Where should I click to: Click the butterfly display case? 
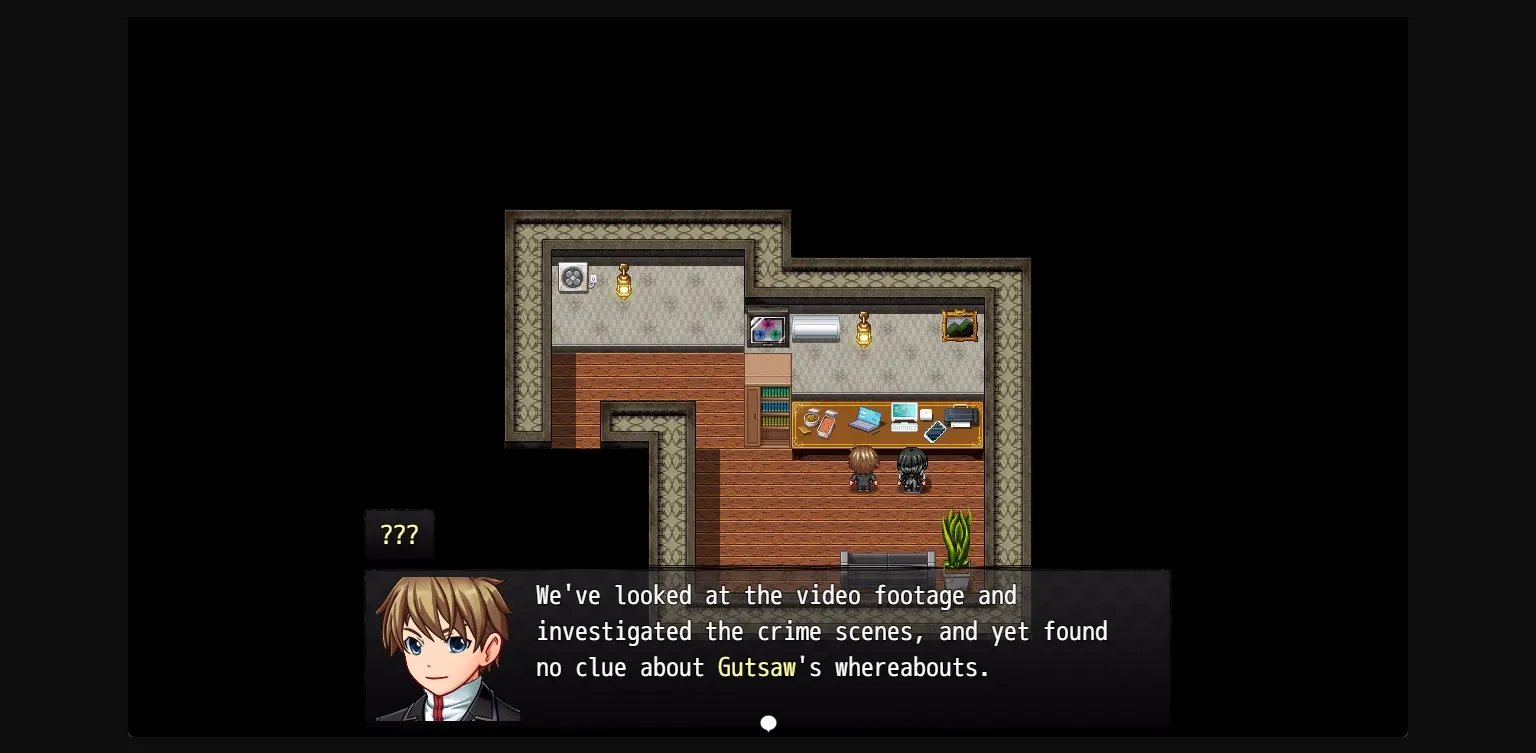pos(767,330)
